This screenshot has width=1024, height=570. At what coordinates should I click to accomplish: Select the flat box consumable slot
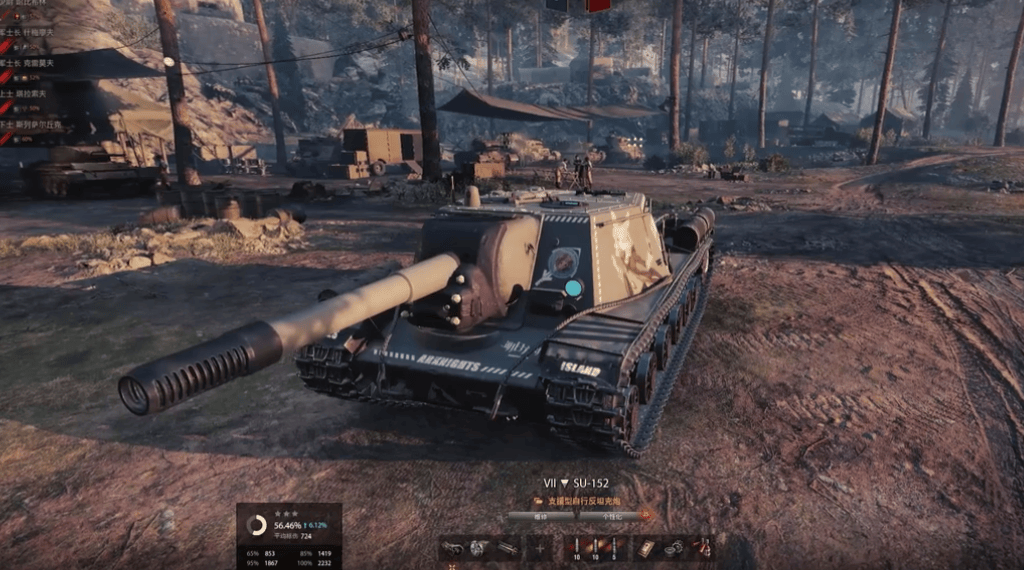(x=646, y=548)
